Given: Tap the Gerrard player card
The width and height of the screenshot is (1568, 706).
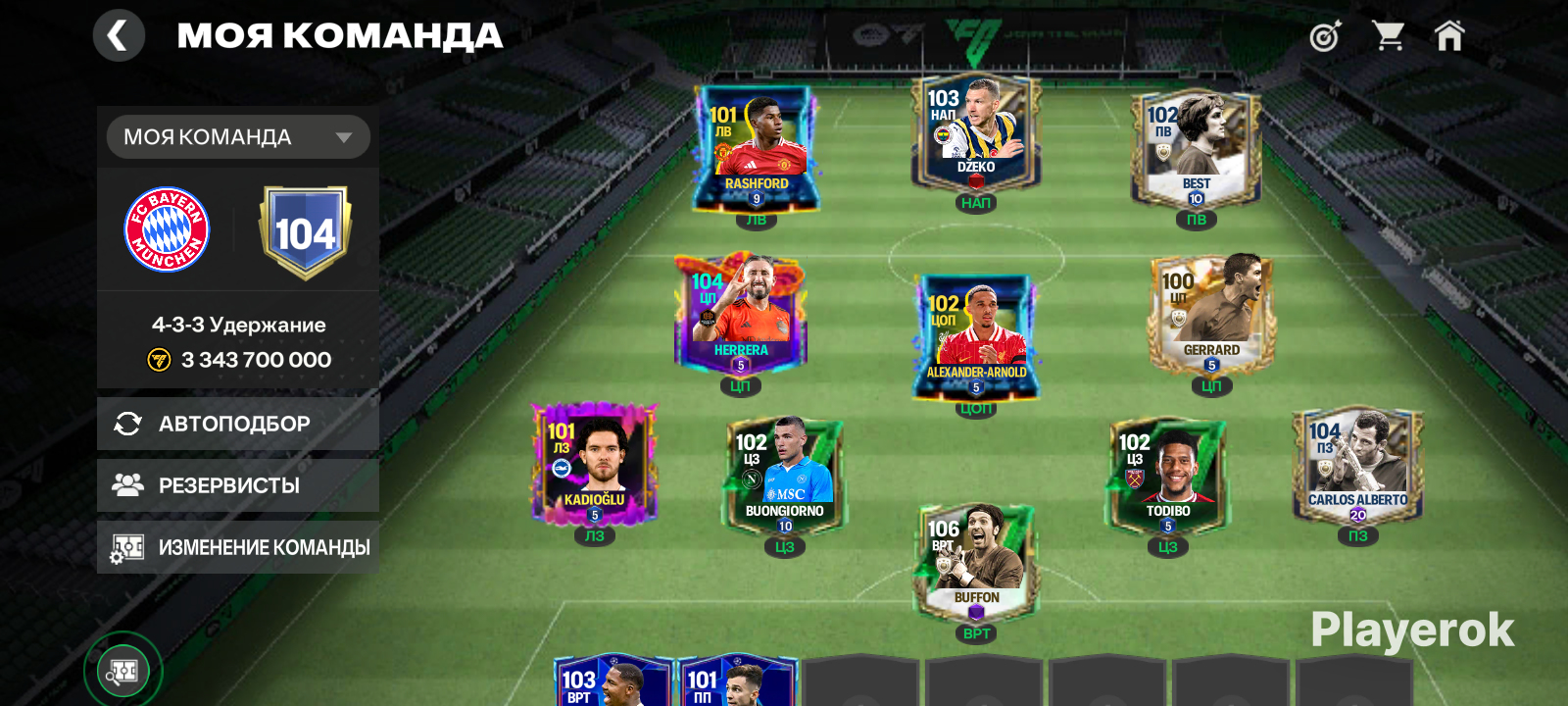Looking at the screenshot, I should (1211, 316).
